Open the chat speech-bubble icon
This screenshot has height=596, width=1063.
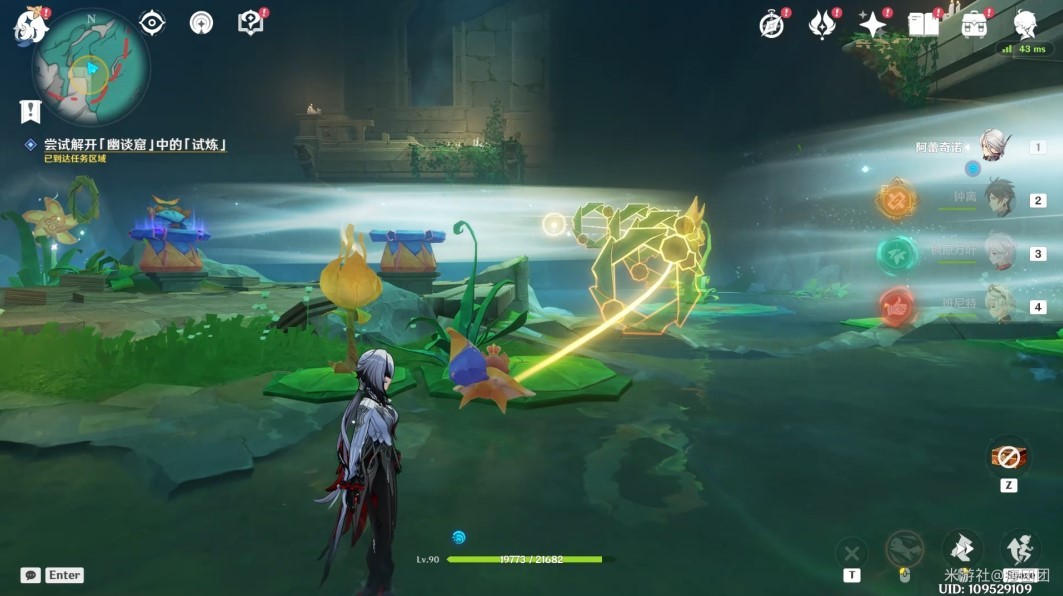[31, 575]
